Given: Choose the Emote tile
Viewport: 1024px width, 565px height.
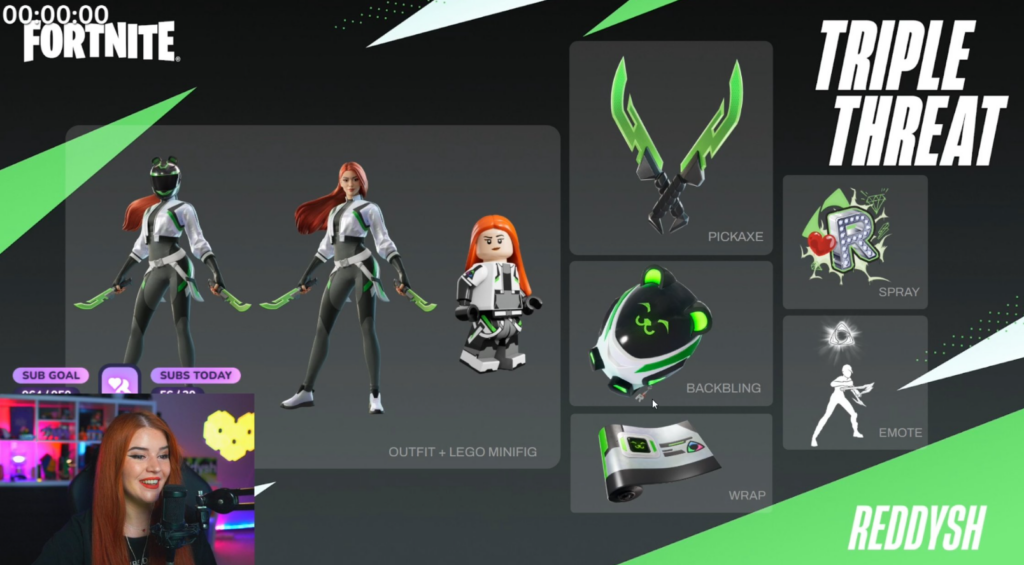Looking at the screenshot, I should click(x=854, y=382).
